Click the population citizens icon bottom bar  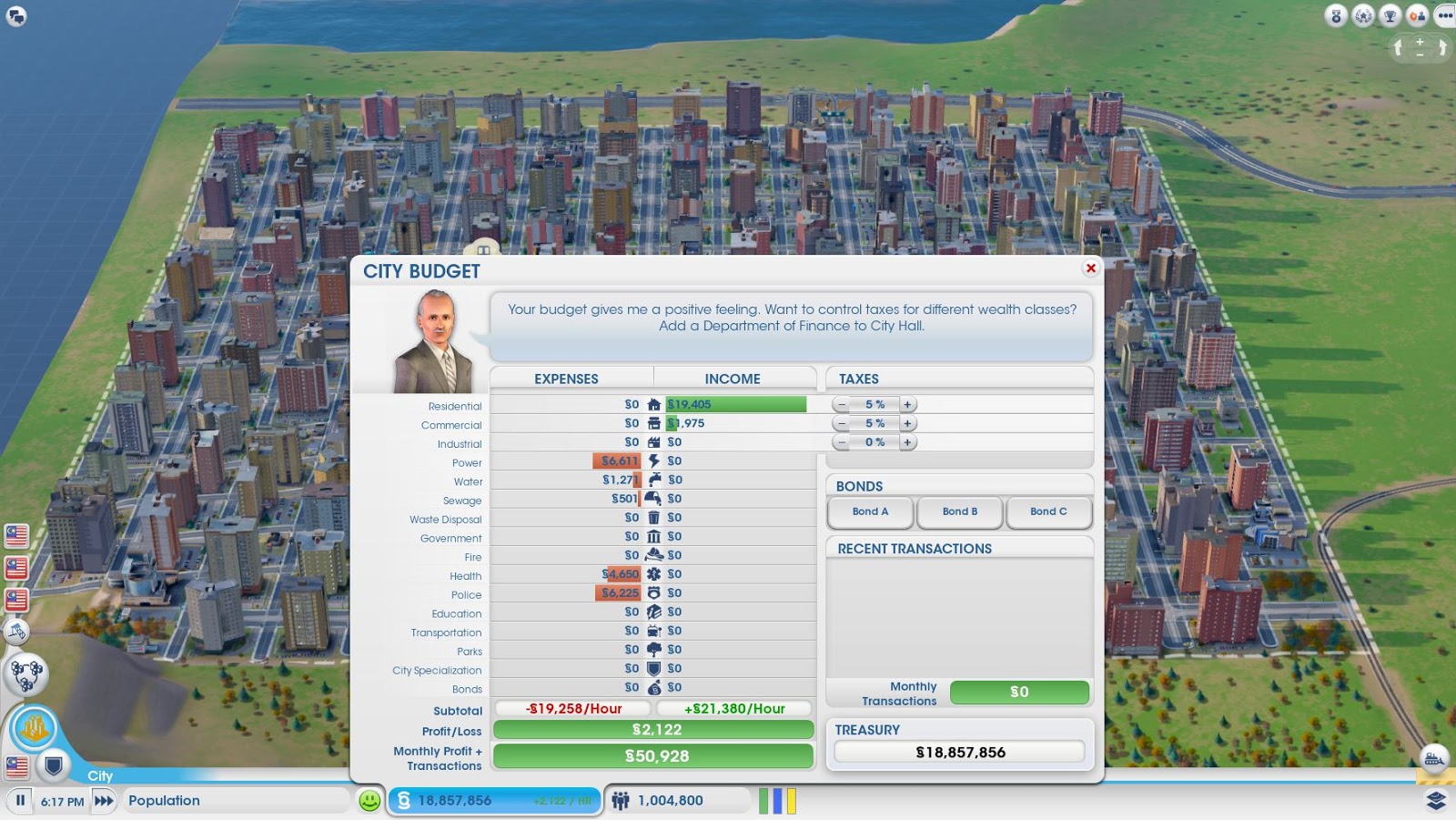(620, 801)
